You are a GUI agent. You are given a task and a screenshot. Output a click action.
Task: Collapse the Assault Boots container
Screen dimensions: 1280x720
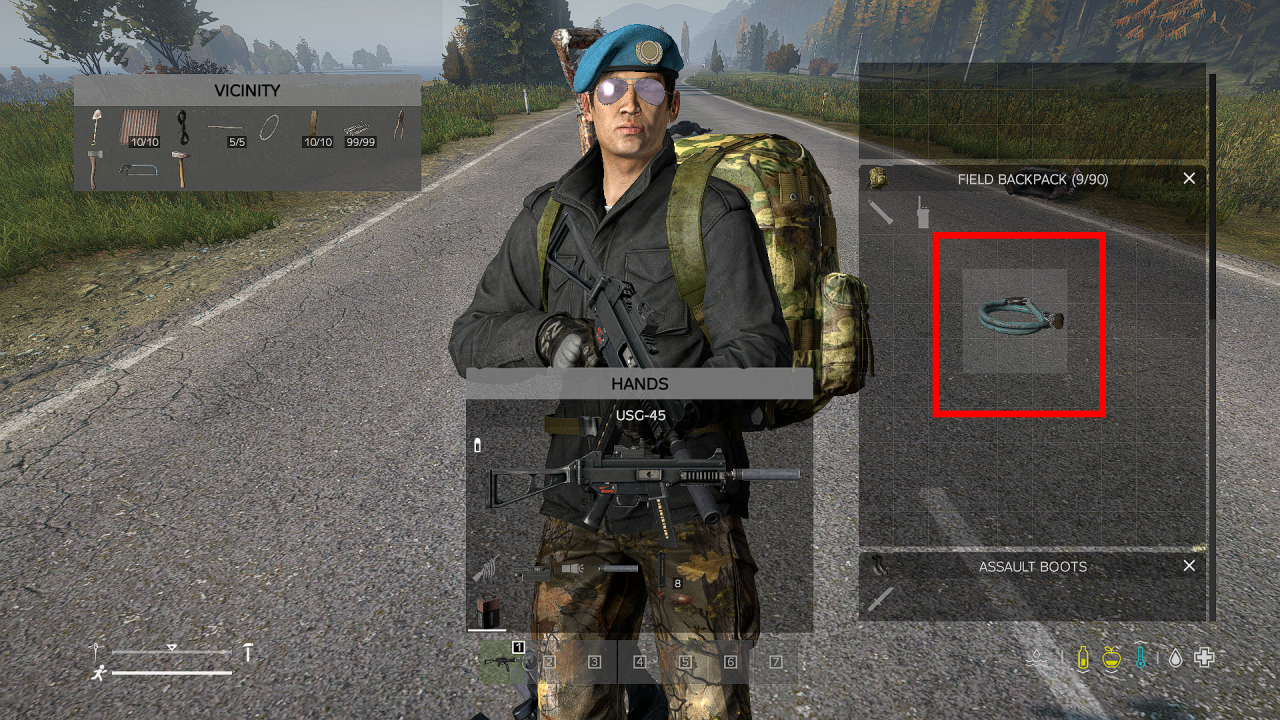1189,566
